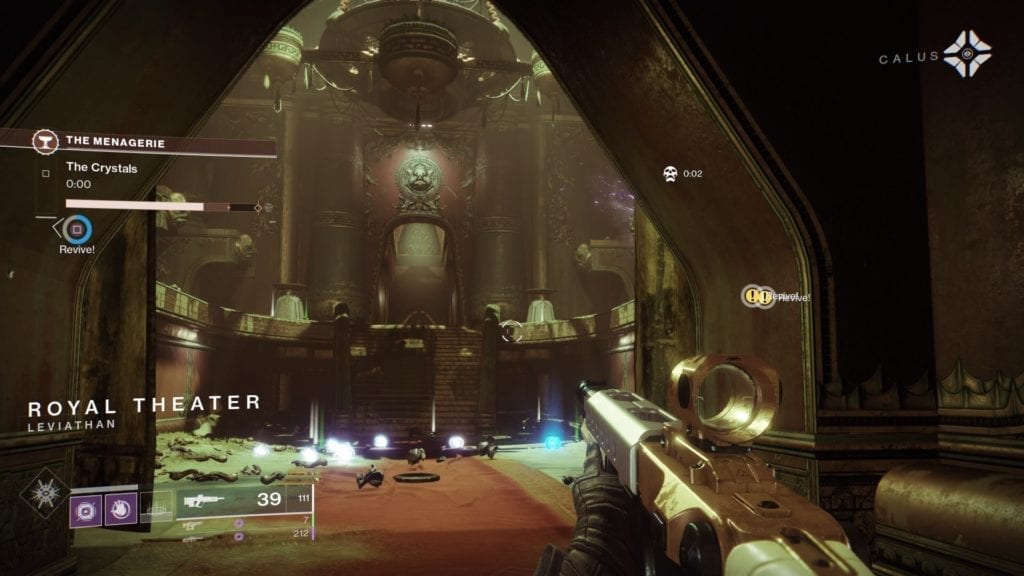Select the yellow Revive fireteam marker
The image size is (1024, 576).
tap(758, 296)
